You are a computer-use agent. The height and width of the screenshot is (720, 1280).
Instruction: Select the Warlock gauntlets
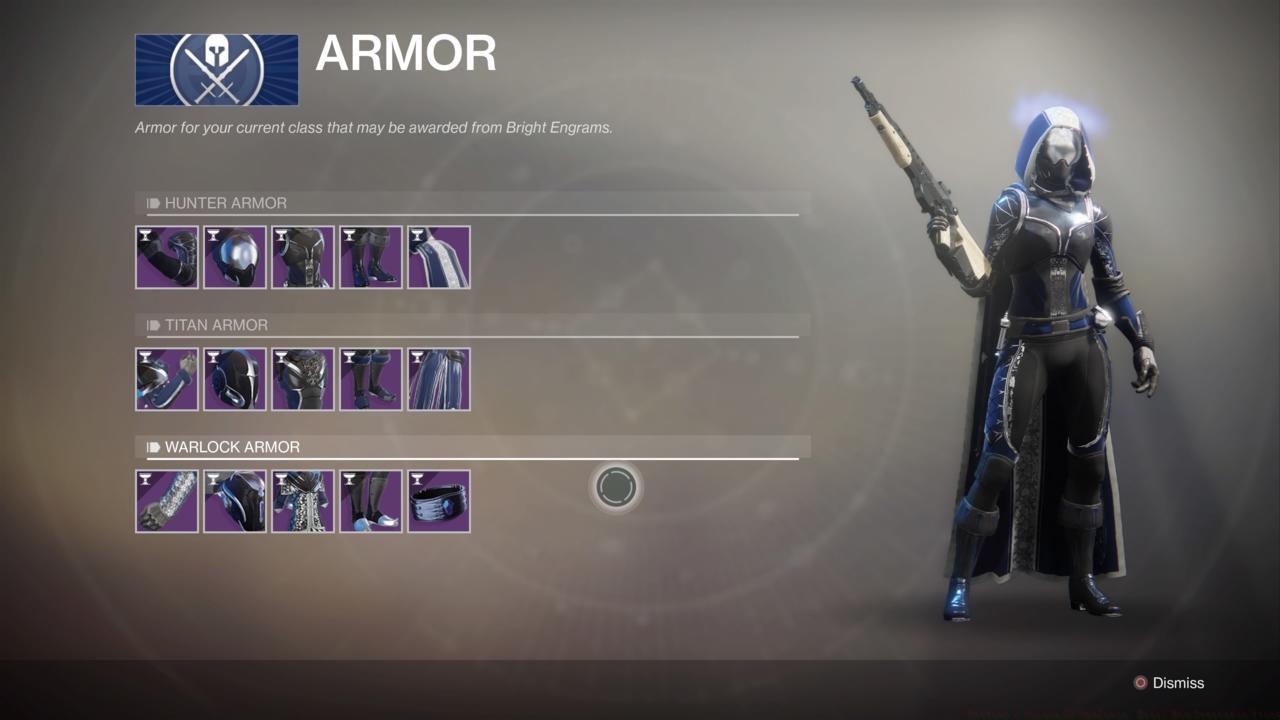click(x=166, y=500)
